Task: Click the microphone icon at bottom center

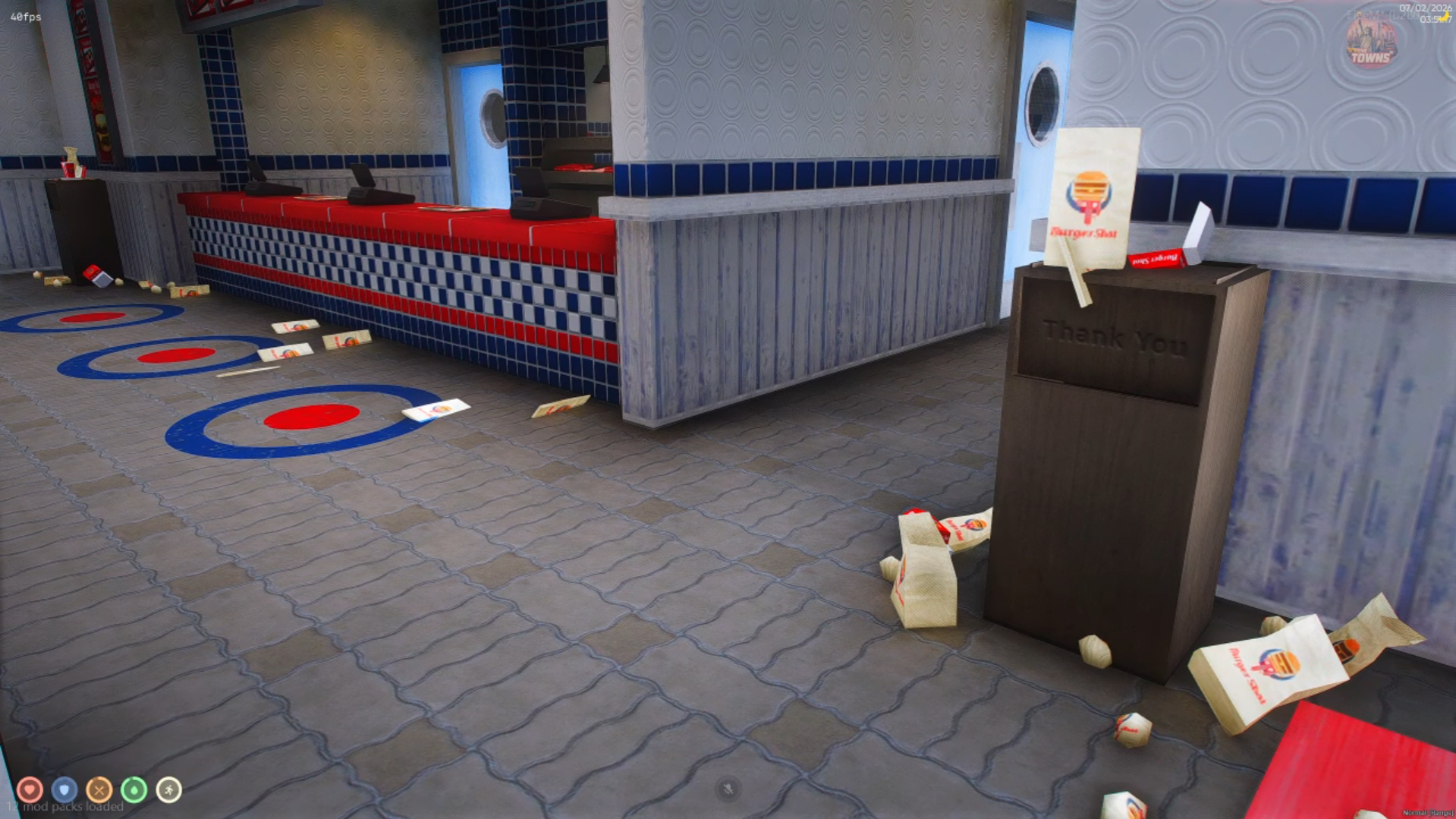Action: pos(728,789)
